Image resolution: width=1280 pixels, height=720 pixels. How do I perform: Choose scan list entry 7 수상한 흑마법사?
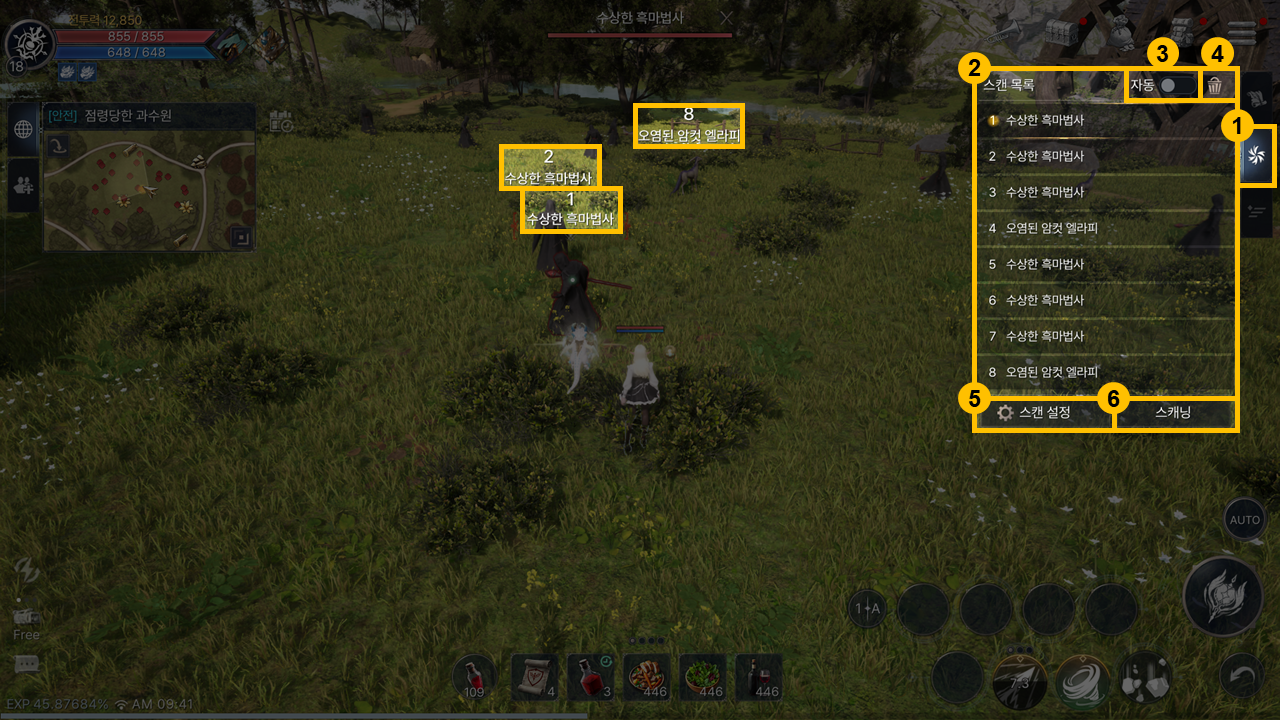[x=1045, y=336]
